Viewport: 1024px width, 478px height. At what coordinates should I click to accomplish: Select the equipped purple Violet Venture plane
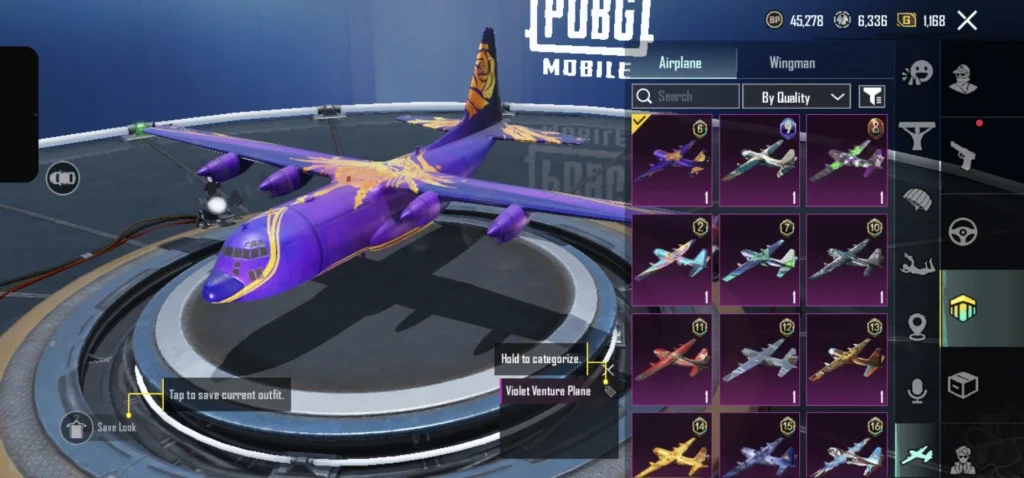(672, 160)
